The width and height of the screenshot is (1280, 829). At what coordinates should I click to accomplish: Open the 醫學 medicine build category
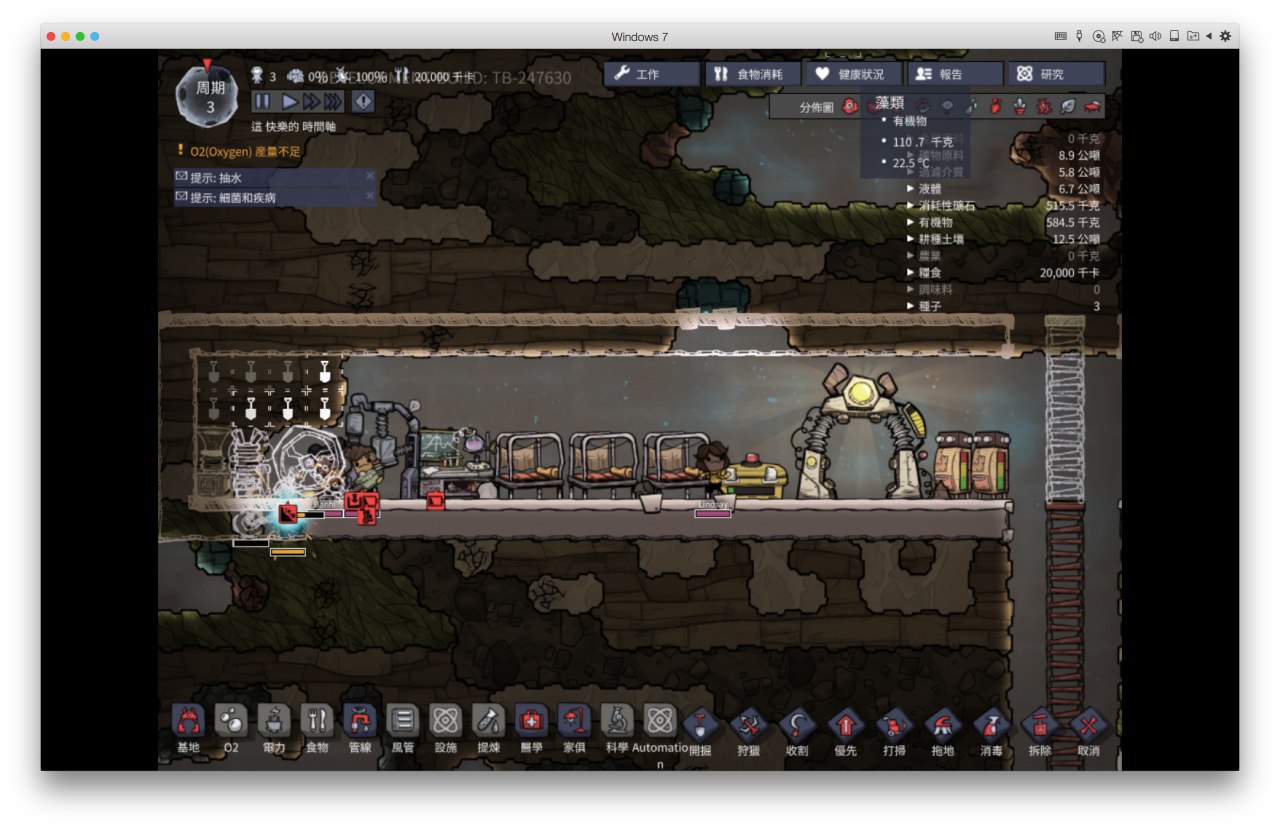531,727
